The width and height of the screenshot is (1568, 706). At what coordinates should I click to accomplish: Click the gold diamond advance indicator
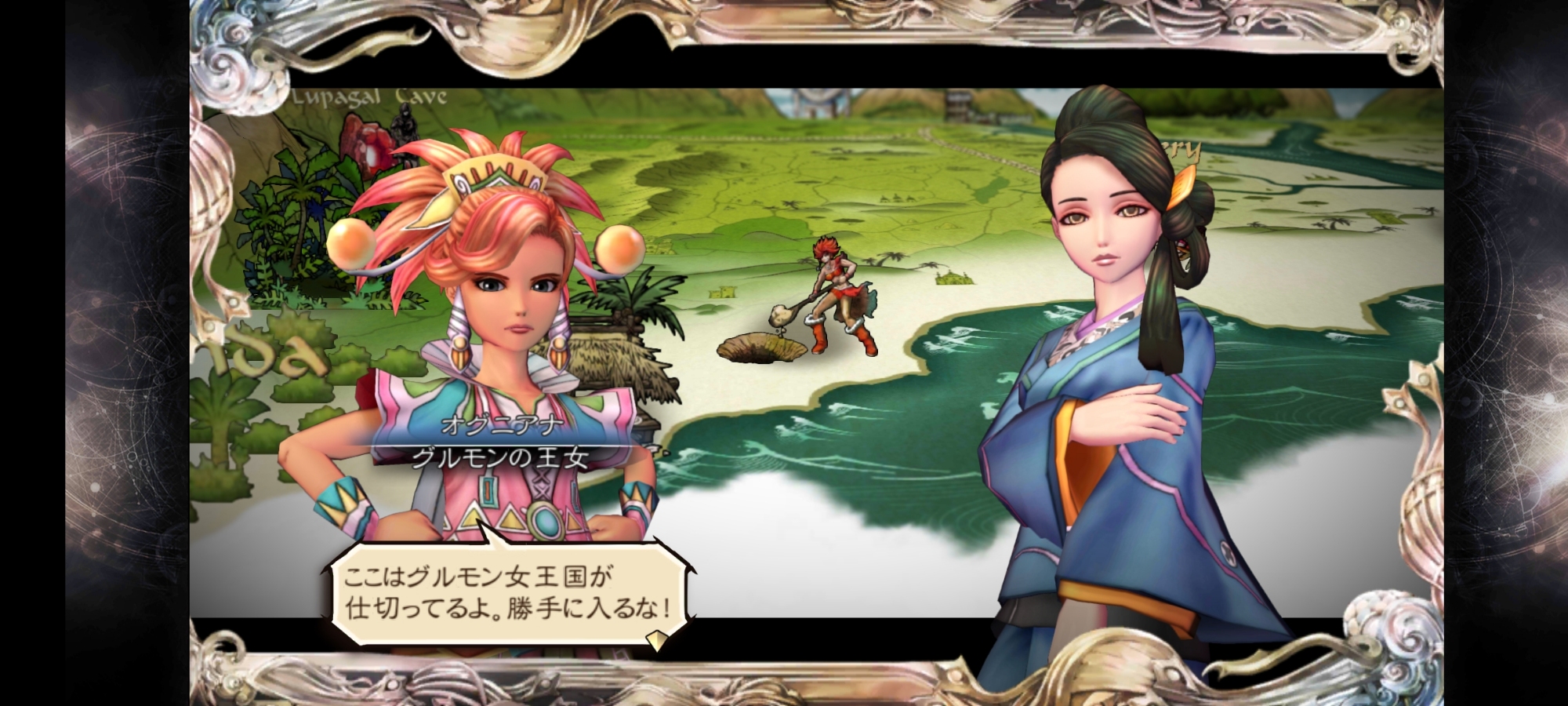(x=656, y=642)
